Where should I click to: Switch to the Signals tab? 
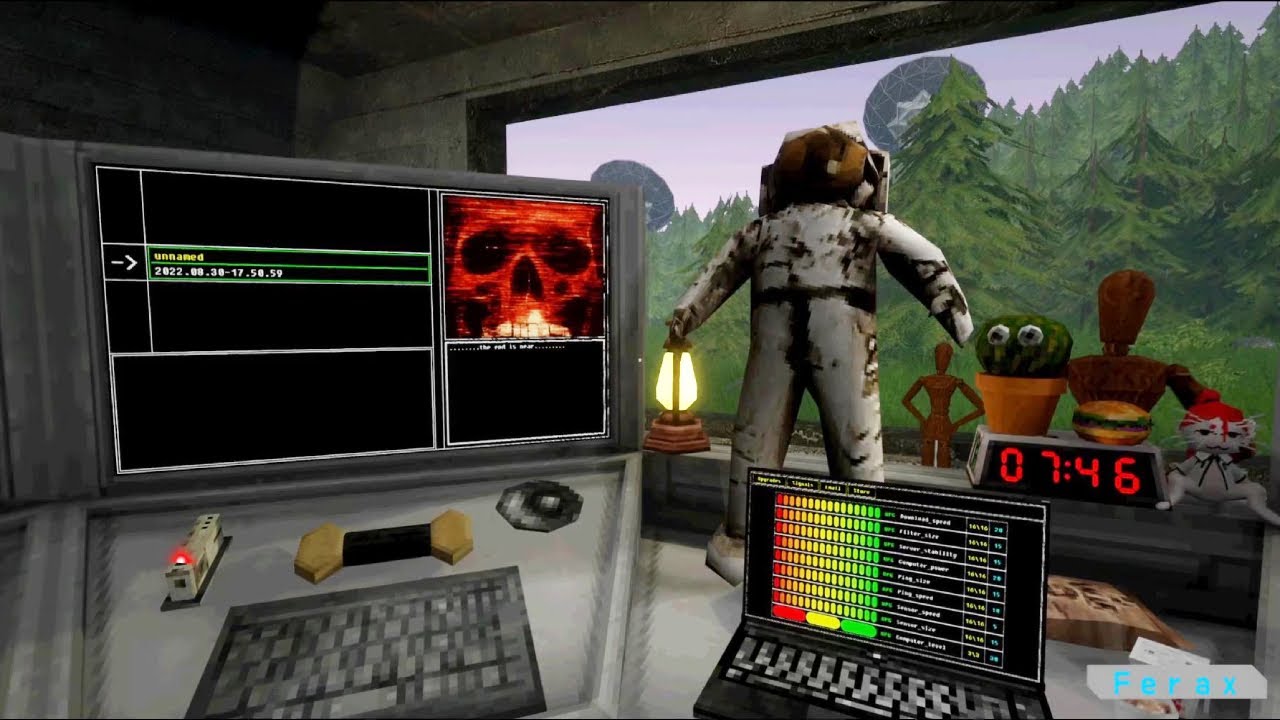(804, 483)
